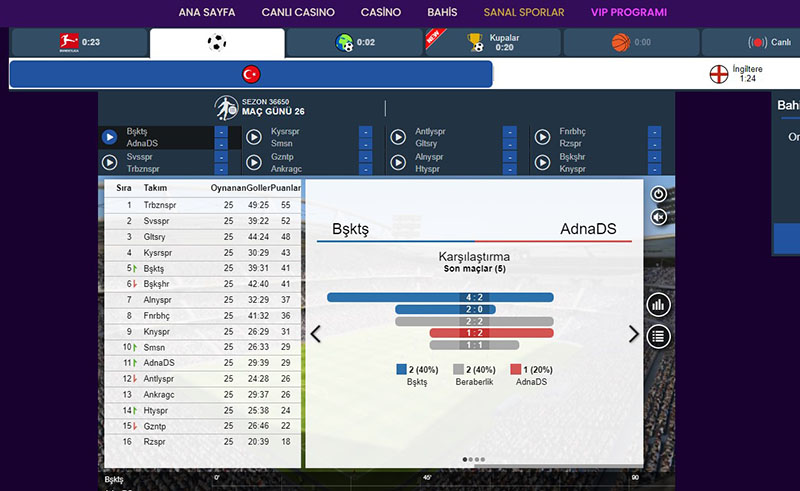
Task: Open the VIP PROGRAMI page
Action: click(628, 13)
